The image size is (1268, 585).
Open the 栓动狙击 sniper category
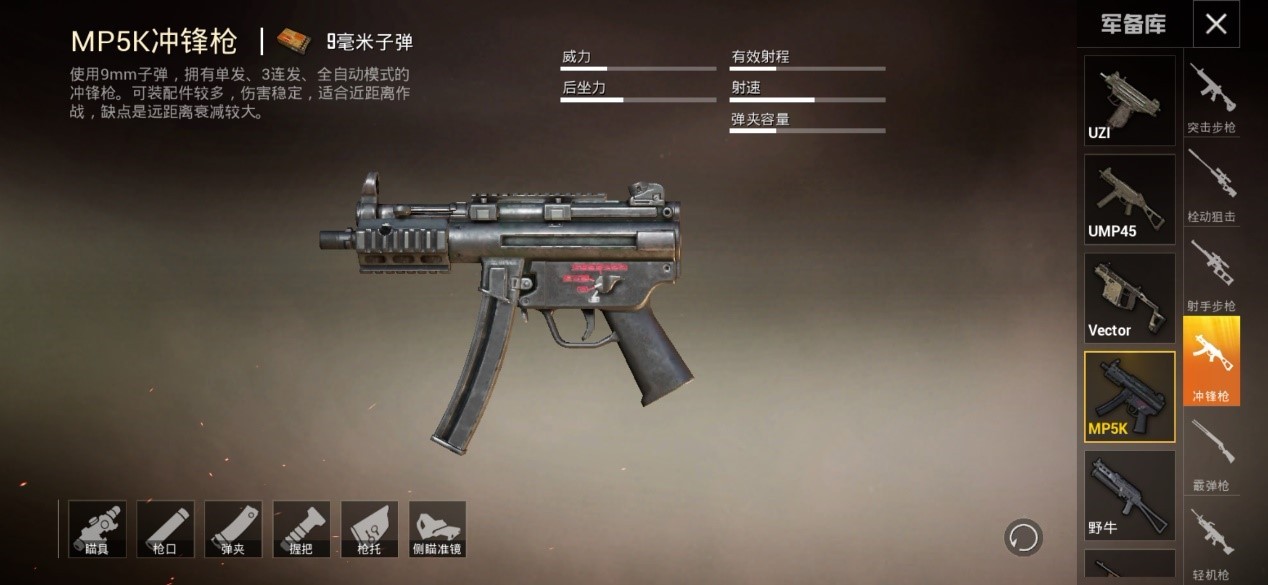pos(1211,186)
